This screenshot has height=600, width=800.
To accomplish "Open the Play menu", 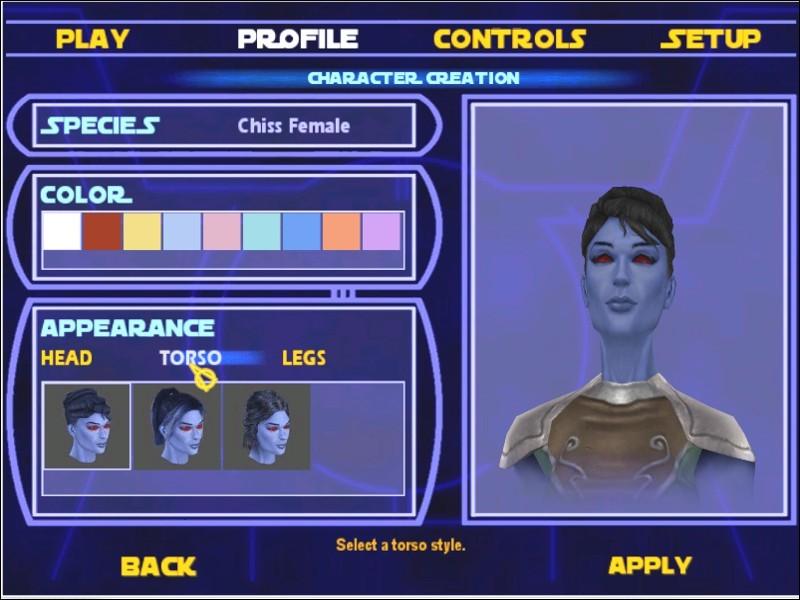I will coord(92,39).
